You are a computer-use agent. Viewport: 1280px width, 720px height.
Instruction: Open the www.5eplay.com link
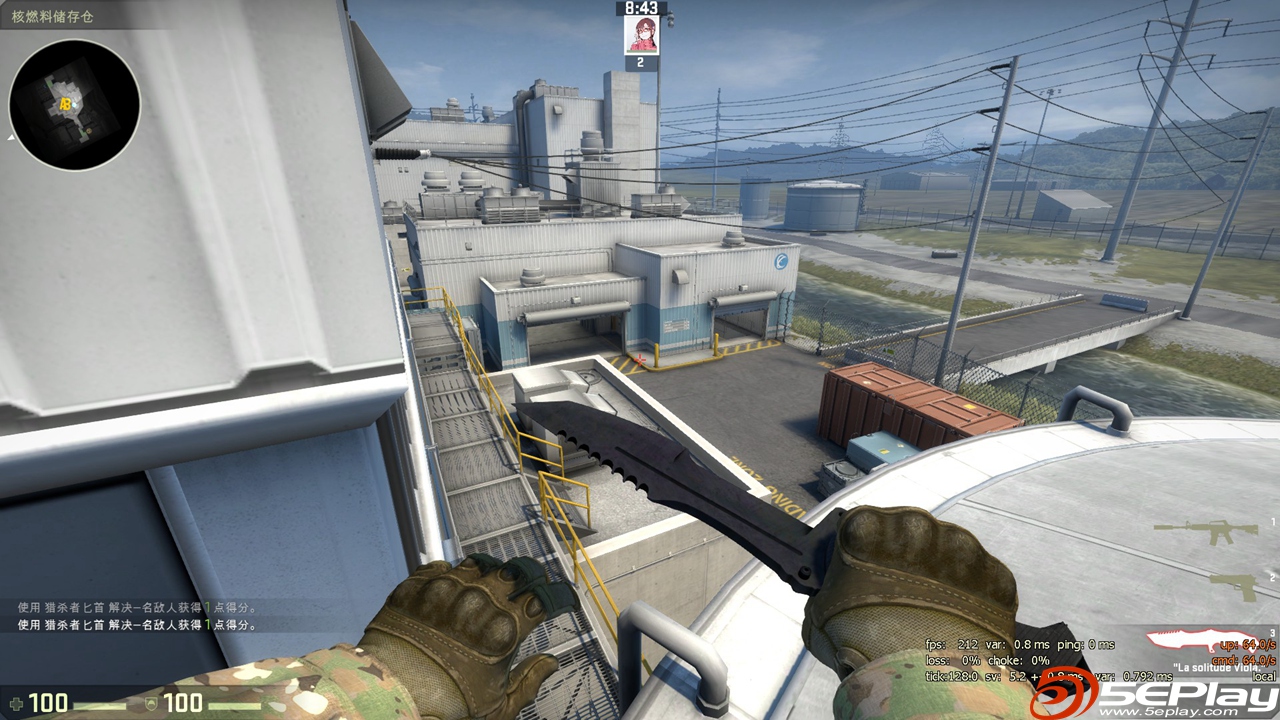point(1167,710)
